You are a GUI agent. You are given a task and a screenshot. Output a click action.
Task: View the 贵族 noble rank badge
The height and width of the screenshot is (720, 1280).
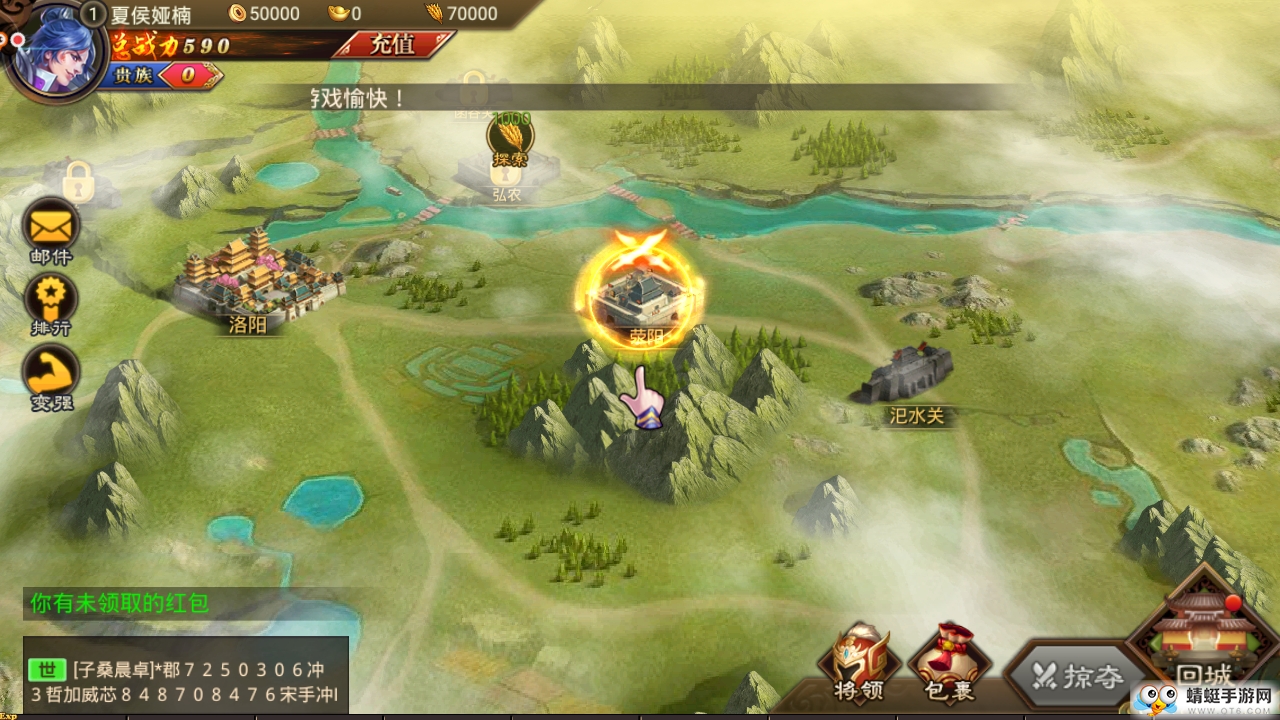pyautogui.click(x=160, y=76)
